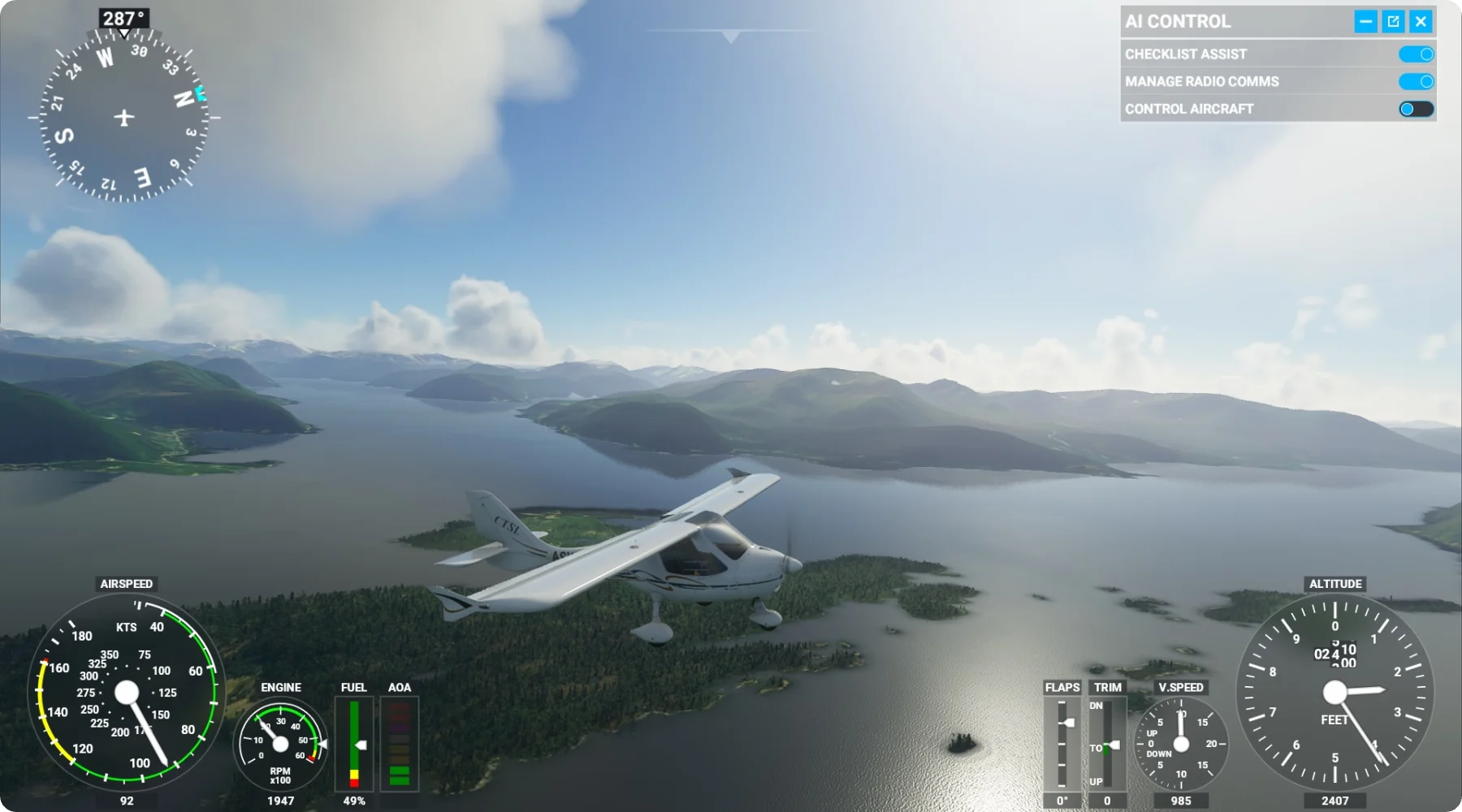Click the white chevron above the aircraft

click(x=729, y=36)
